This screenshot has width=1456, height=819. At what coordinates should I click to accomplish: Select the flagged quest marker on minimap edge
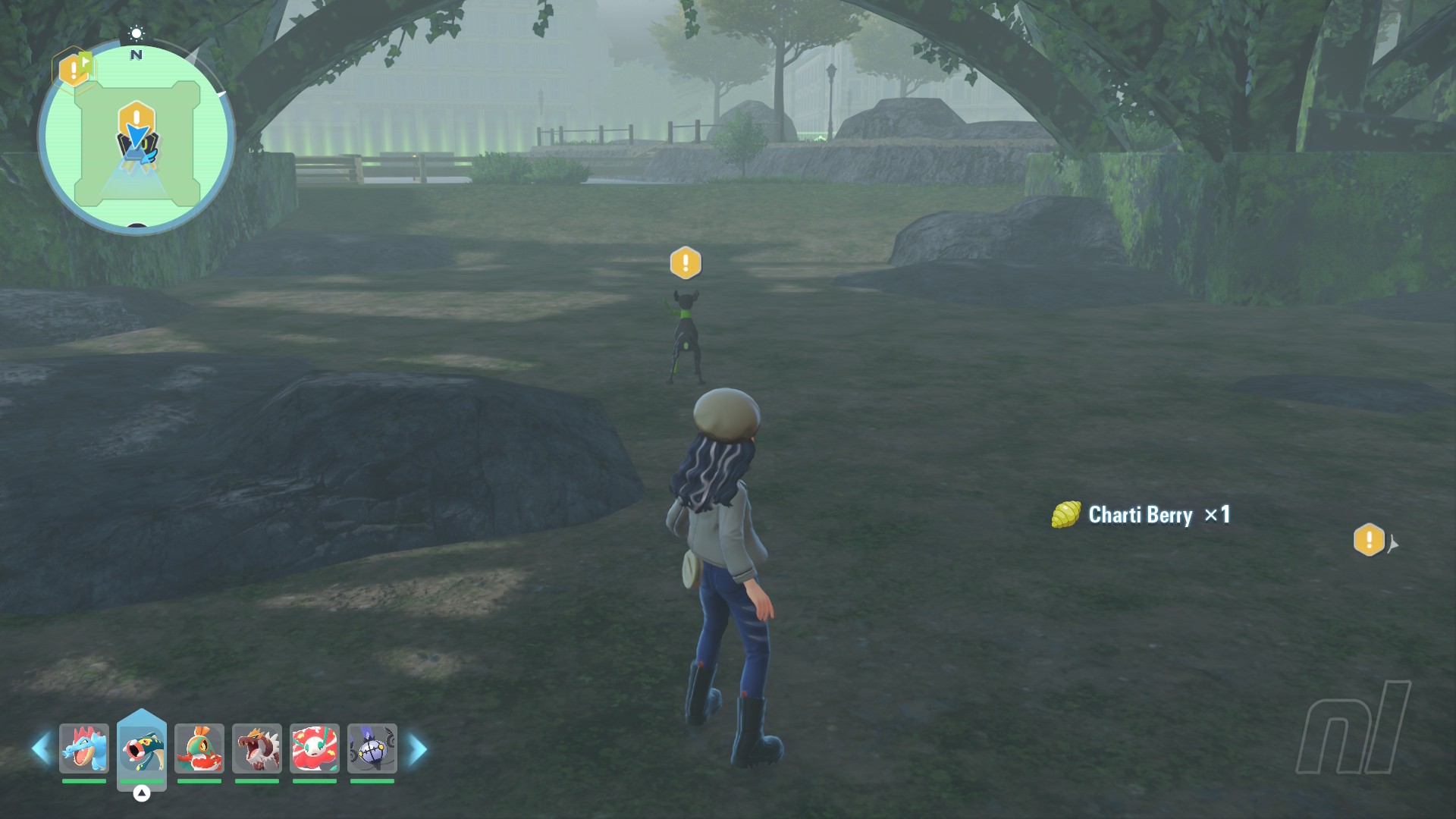[x=74, y=69]
